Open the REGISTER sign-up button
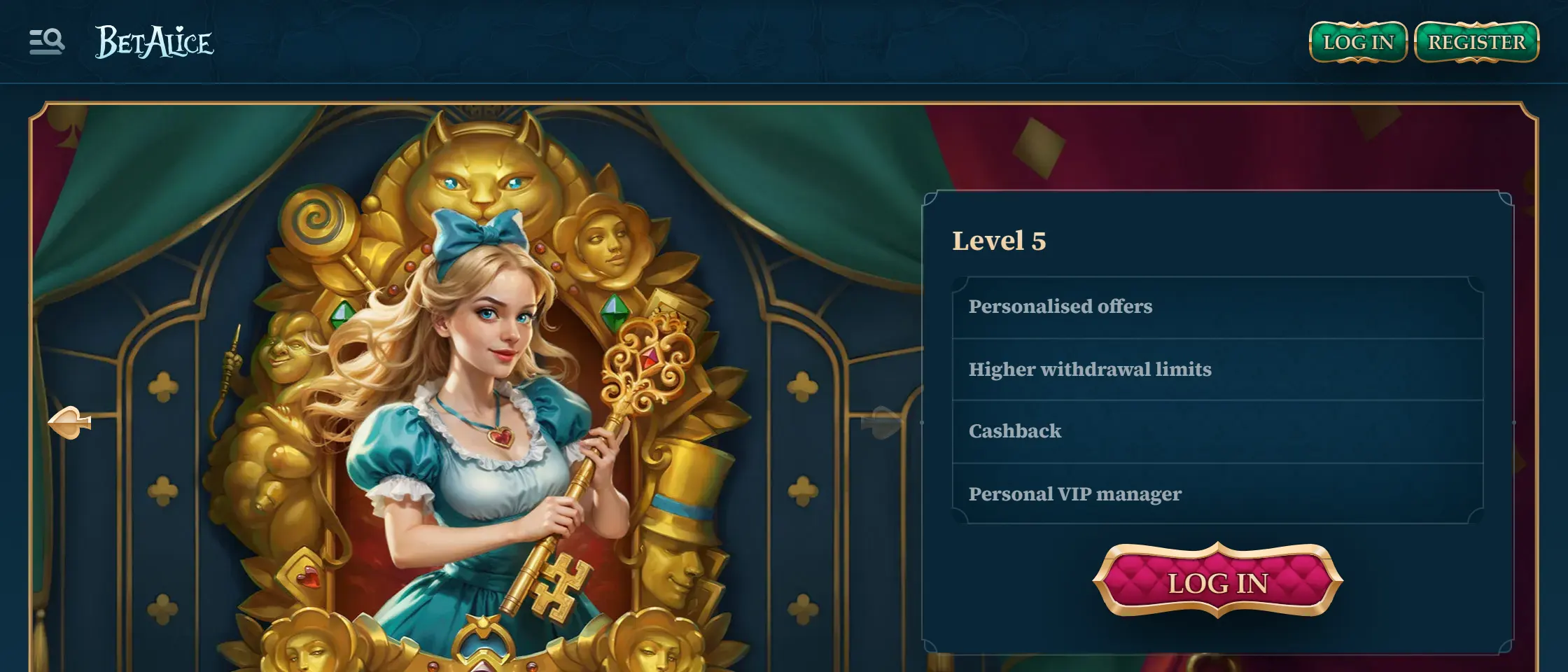This screenshot has width=1568, height=672. [x=1476, y=42]
